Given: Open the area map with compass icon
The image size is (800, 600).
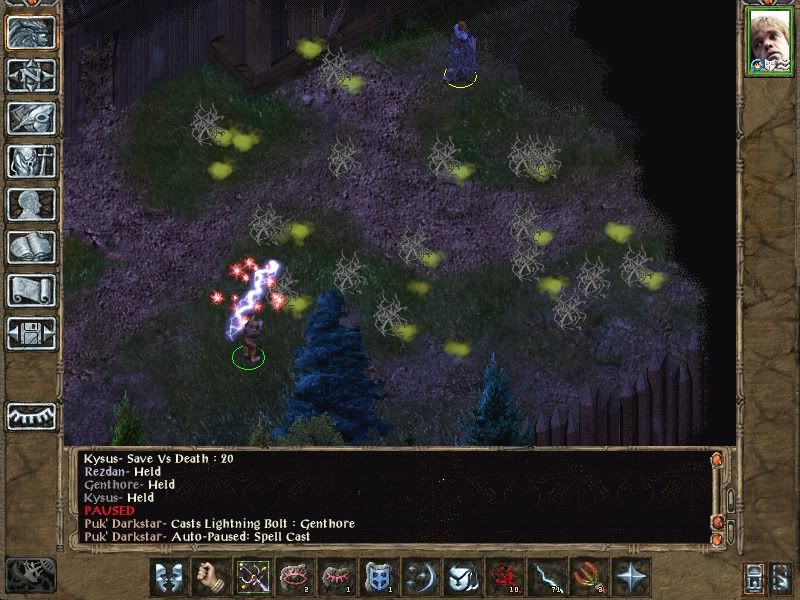Looking at the screenshot, I should (x=31, y=75).
